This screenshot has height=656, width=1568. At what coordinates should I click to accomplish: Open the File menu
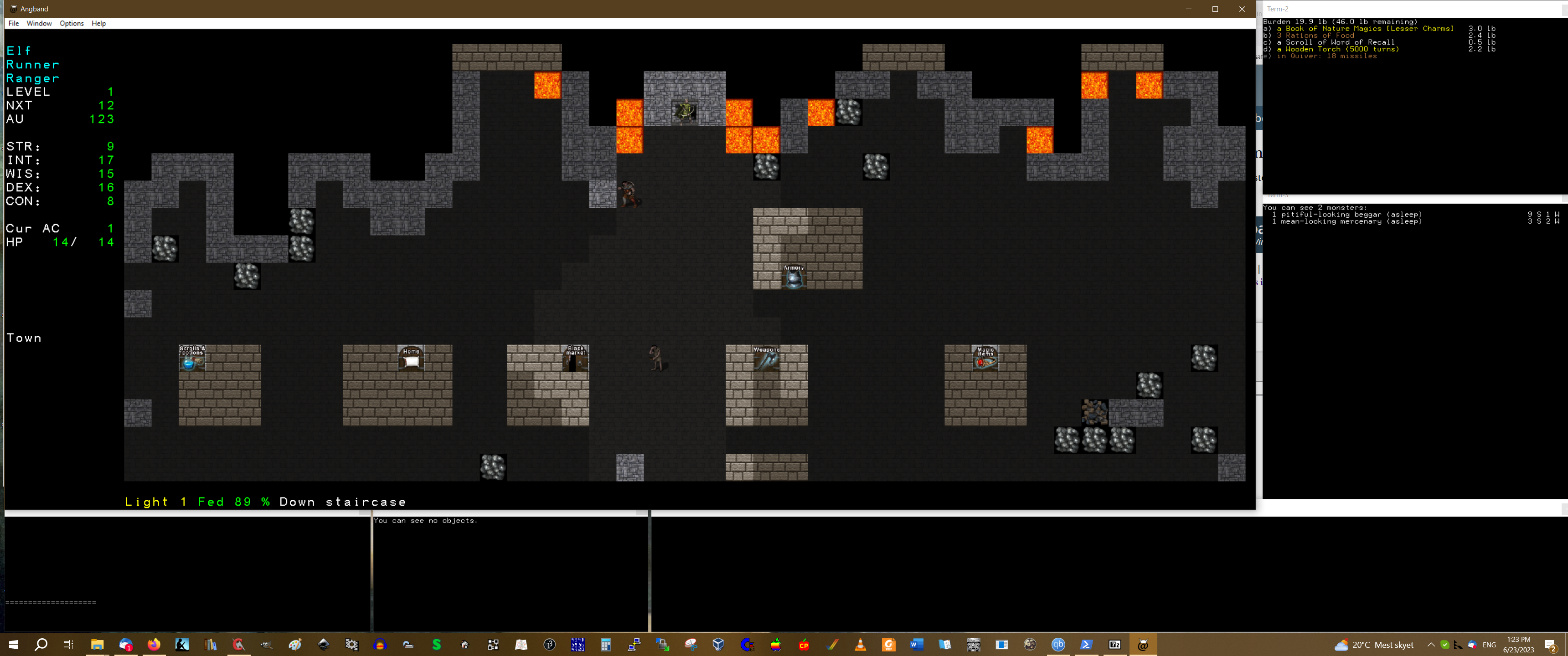pyautogui.click(x=13, y=24)
